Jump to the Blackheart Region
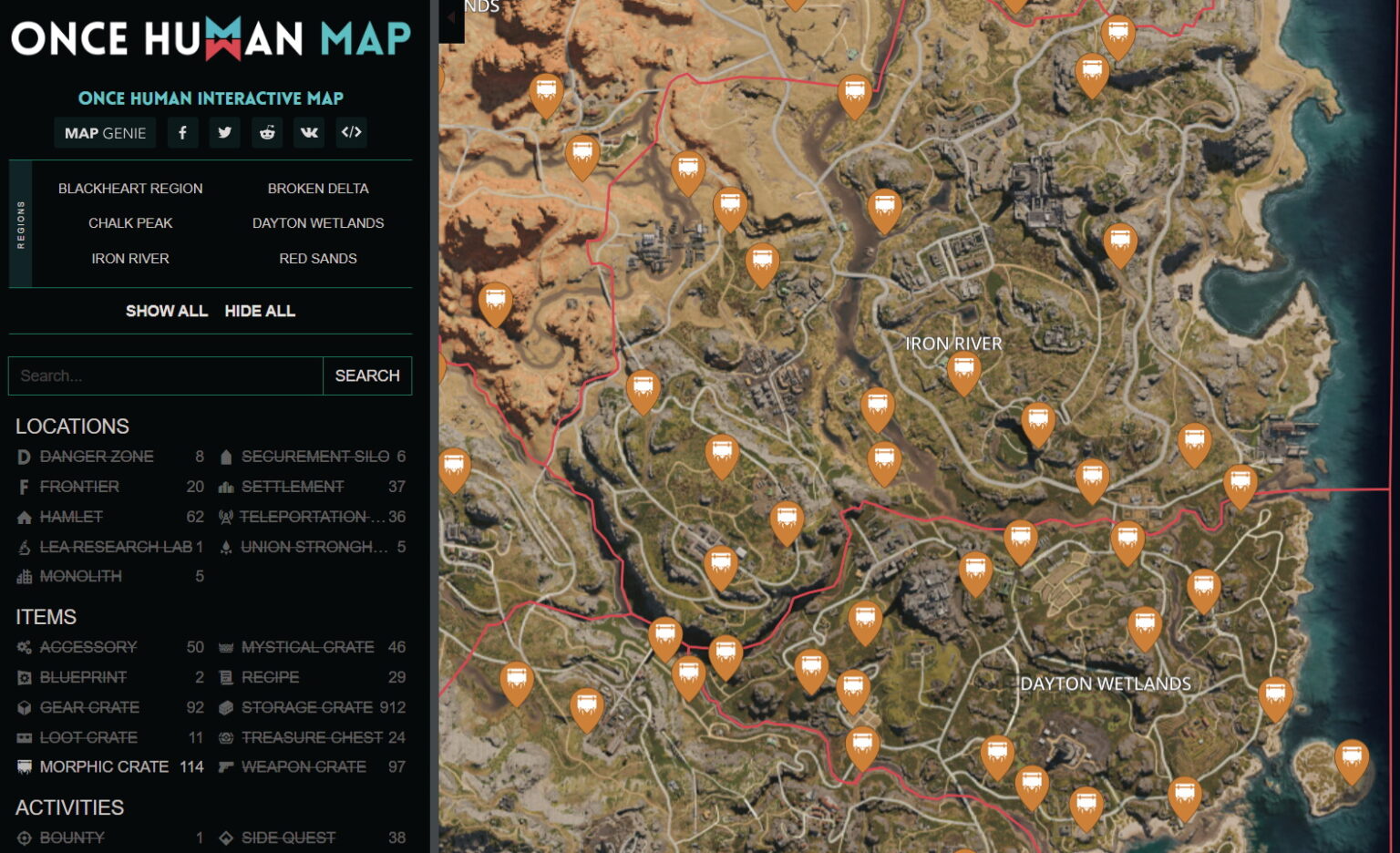The width and height of the screenshot is (1400, 853). click(x=130, y=189)
